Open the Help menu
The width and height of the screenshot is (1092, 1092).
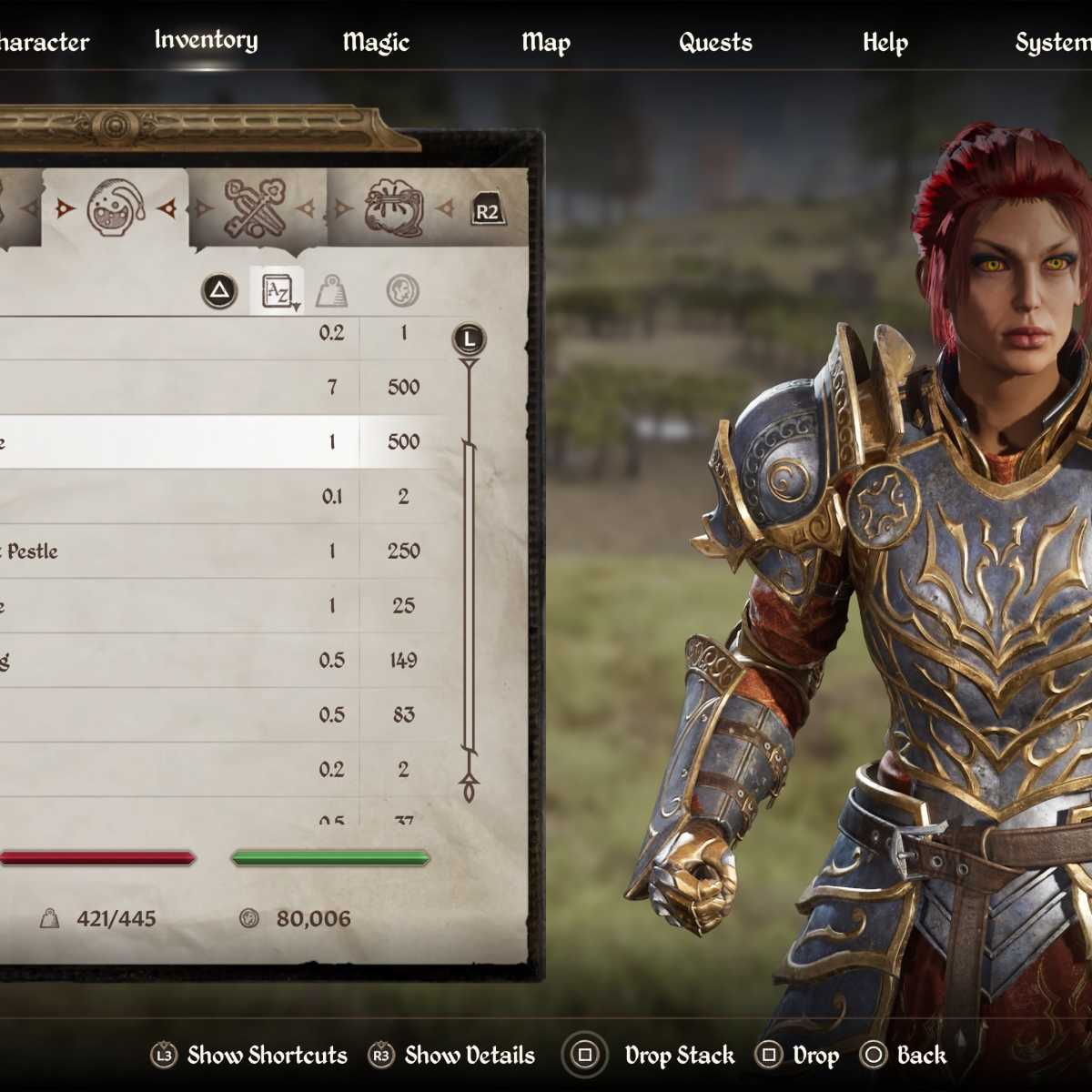pyautogui.click(x=885, y=42)
